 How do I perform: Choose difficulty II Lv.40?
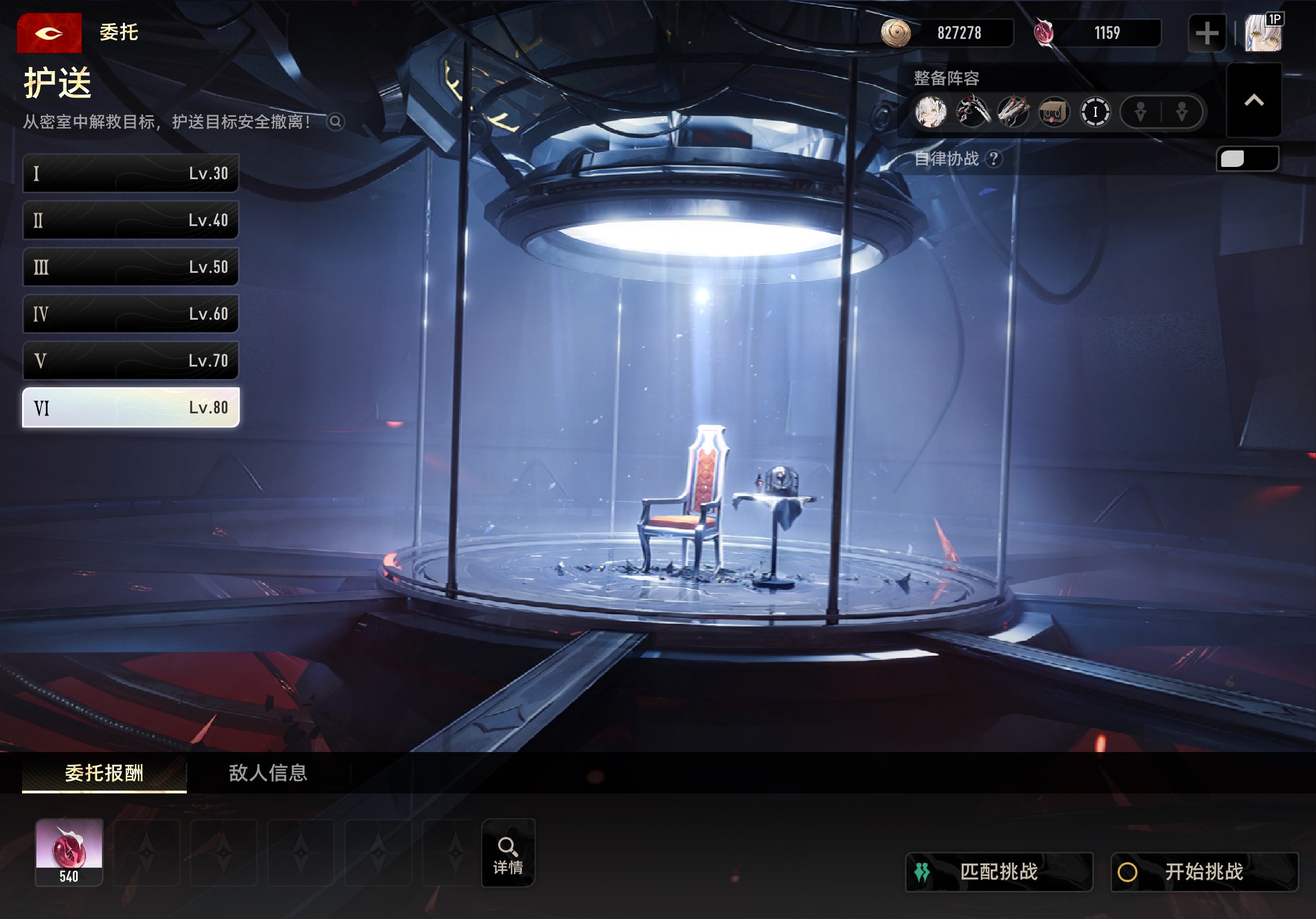pos(131,220)
